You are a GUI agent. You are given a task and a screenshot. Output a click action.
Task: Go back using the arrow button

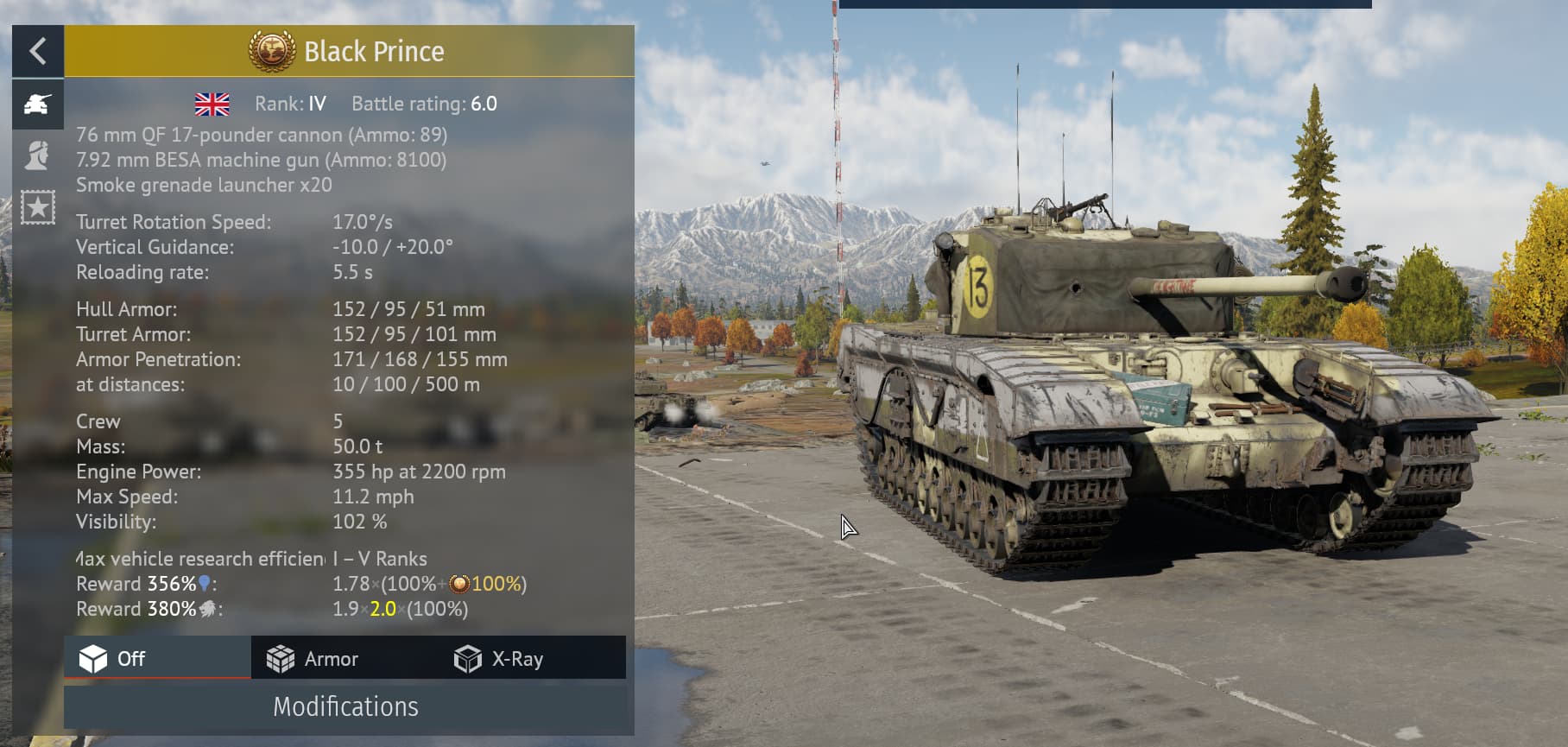37,52
